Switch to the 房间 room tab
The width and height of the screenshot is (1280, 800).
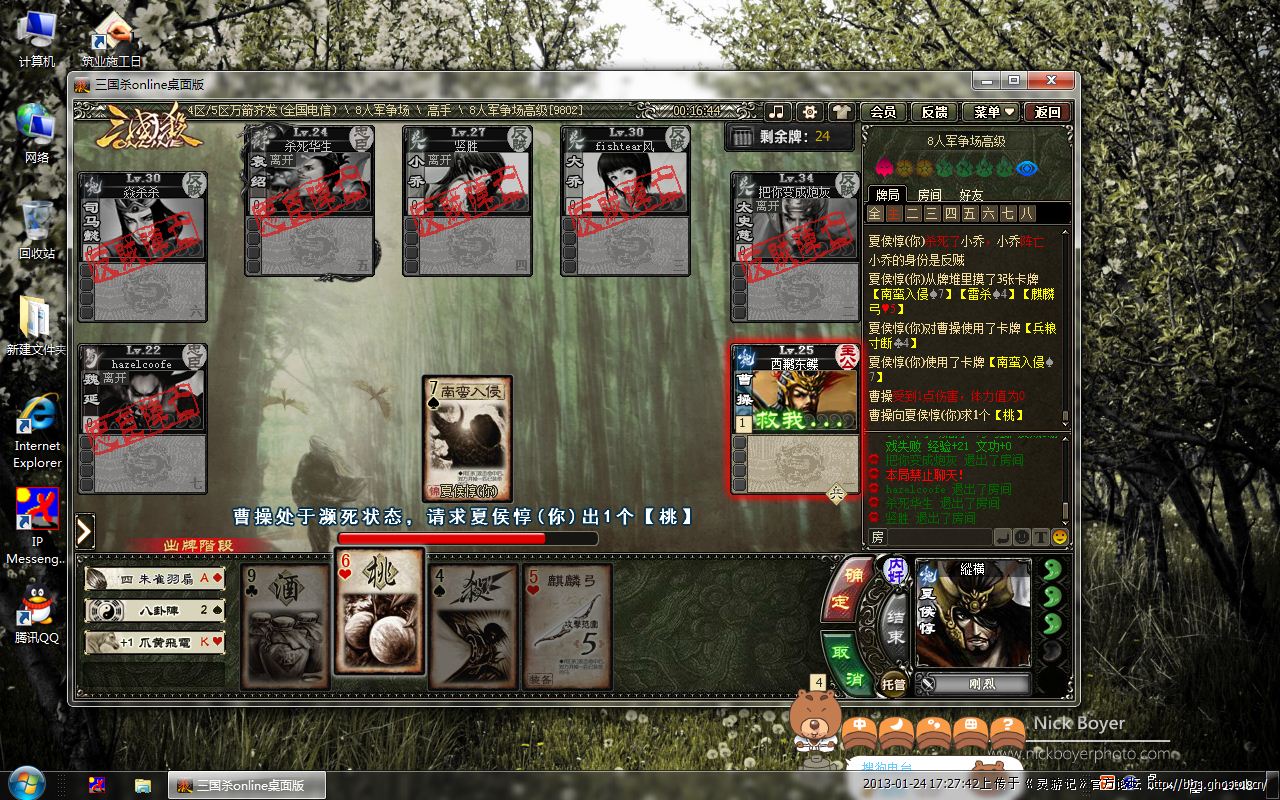point(929,195)
